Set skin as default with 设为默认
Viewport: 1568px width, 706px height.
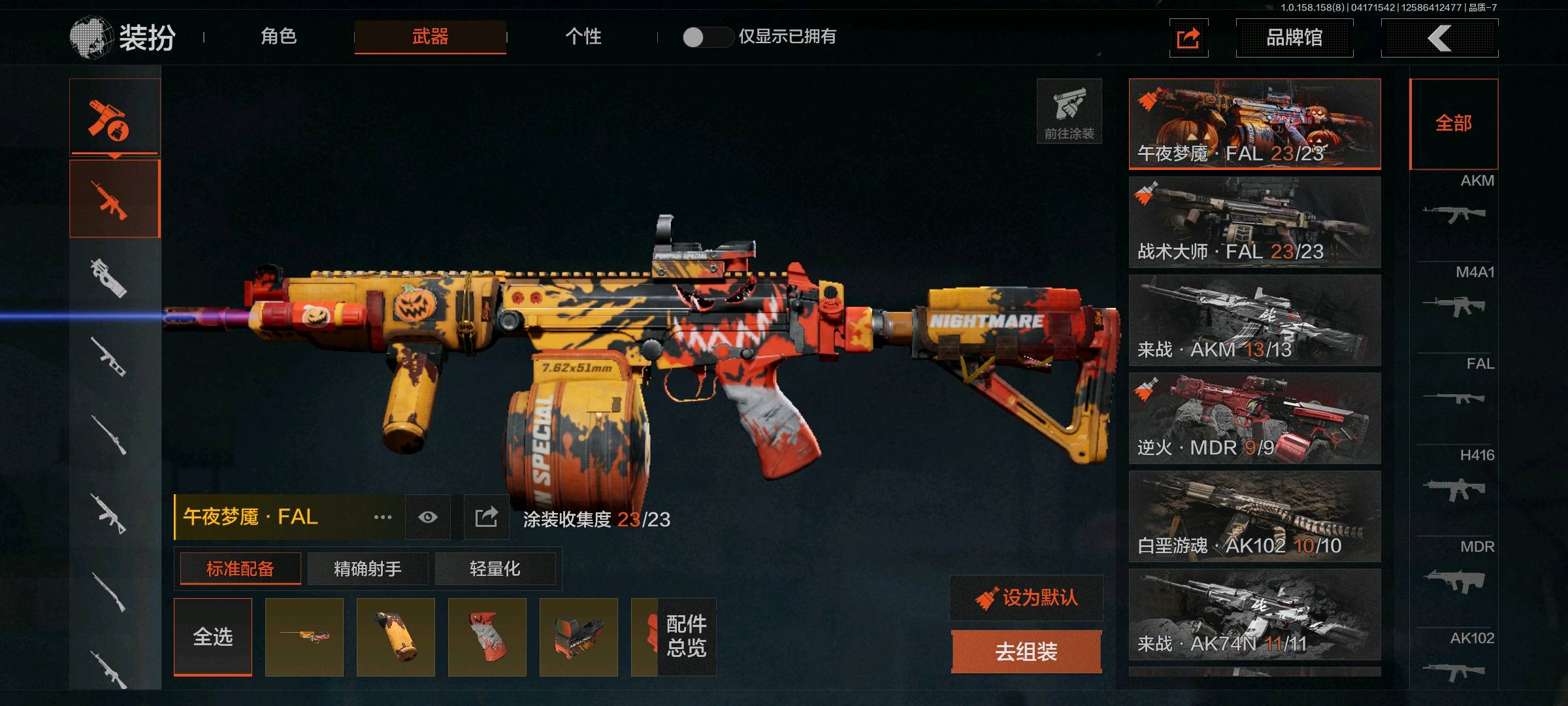tap(1026, 597)
